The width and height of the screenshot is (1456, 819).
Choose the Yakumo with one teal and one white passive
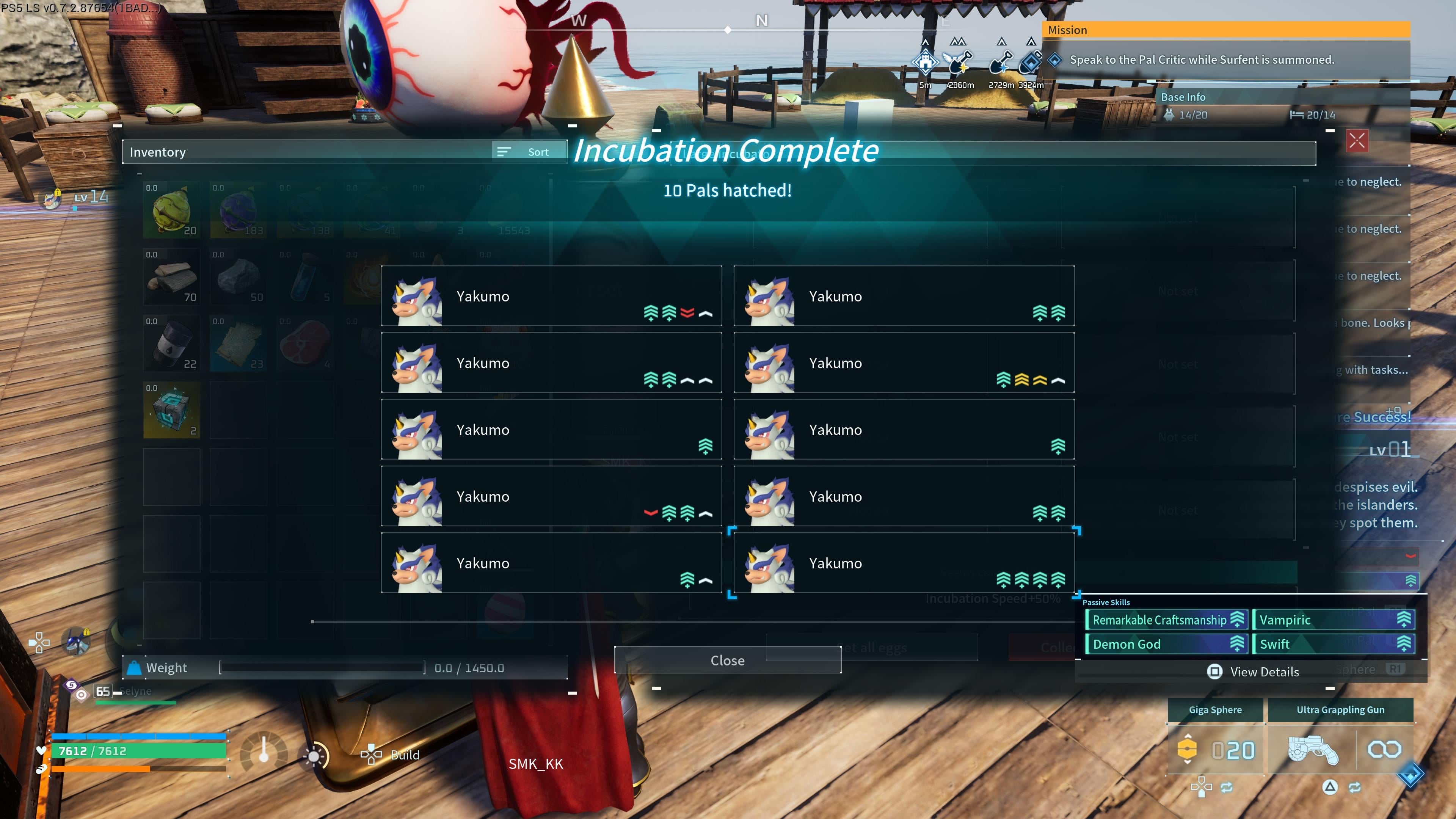551,563
